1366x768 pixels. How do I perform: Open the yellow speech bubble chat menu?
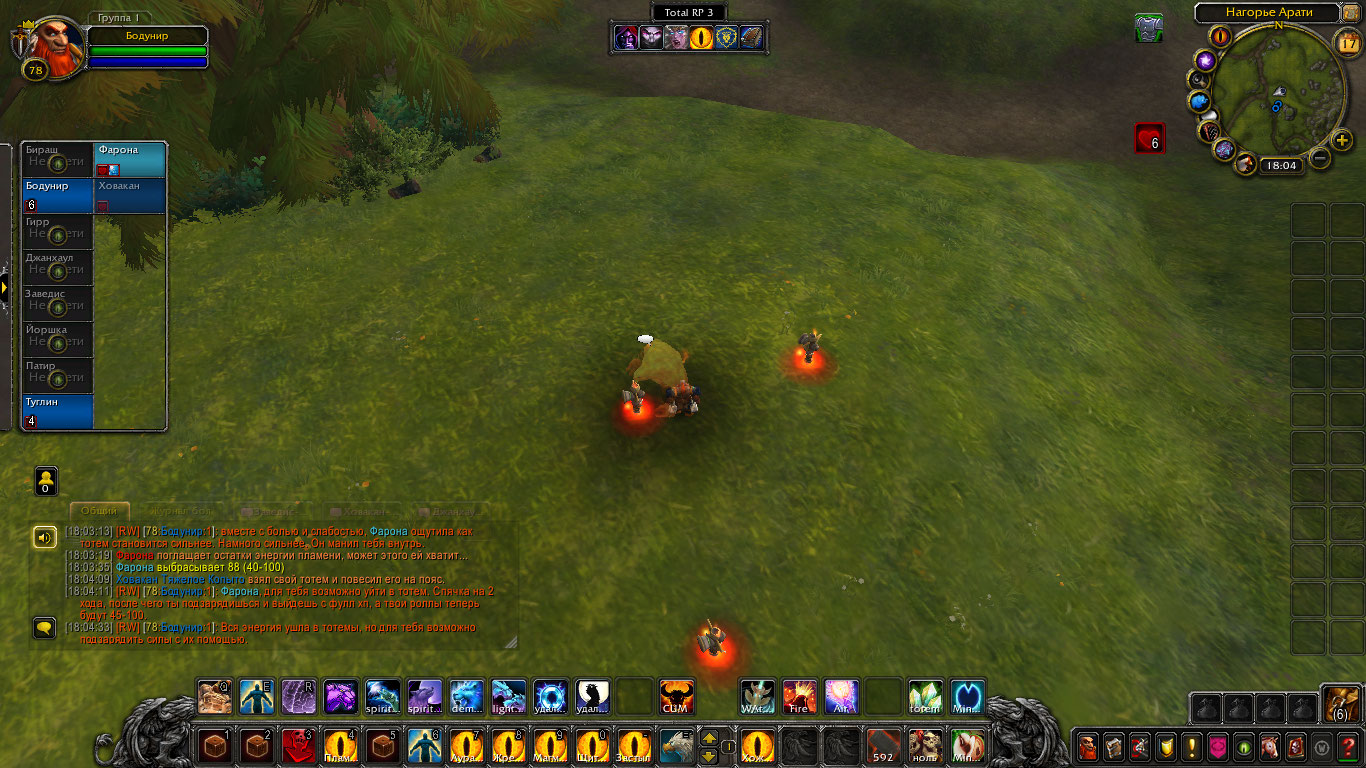click(x=44, y=628)
